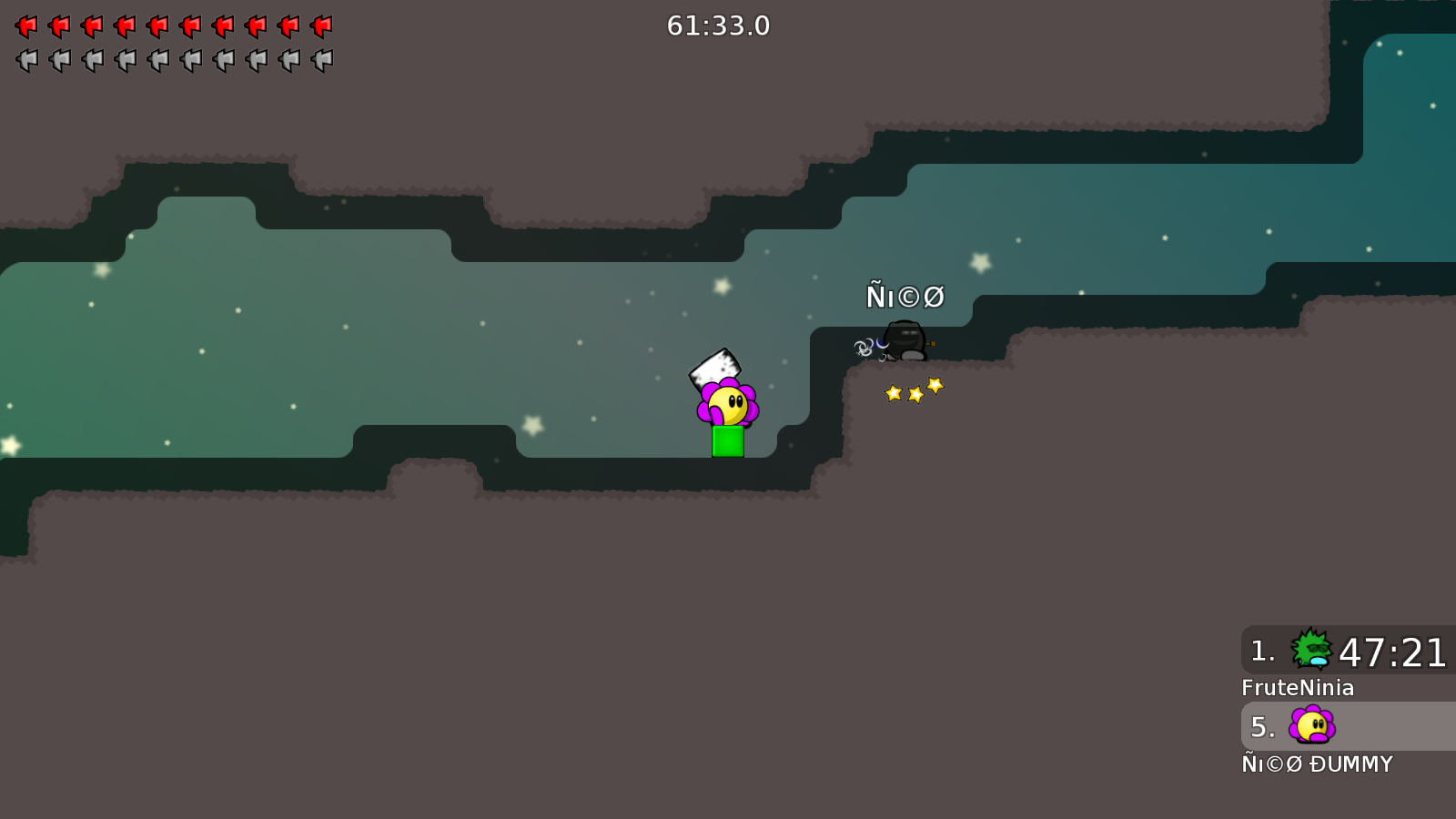This screenshot has height=819, width=1456.
Task: Click the first gray flag icon
Action: click(25, 61)
